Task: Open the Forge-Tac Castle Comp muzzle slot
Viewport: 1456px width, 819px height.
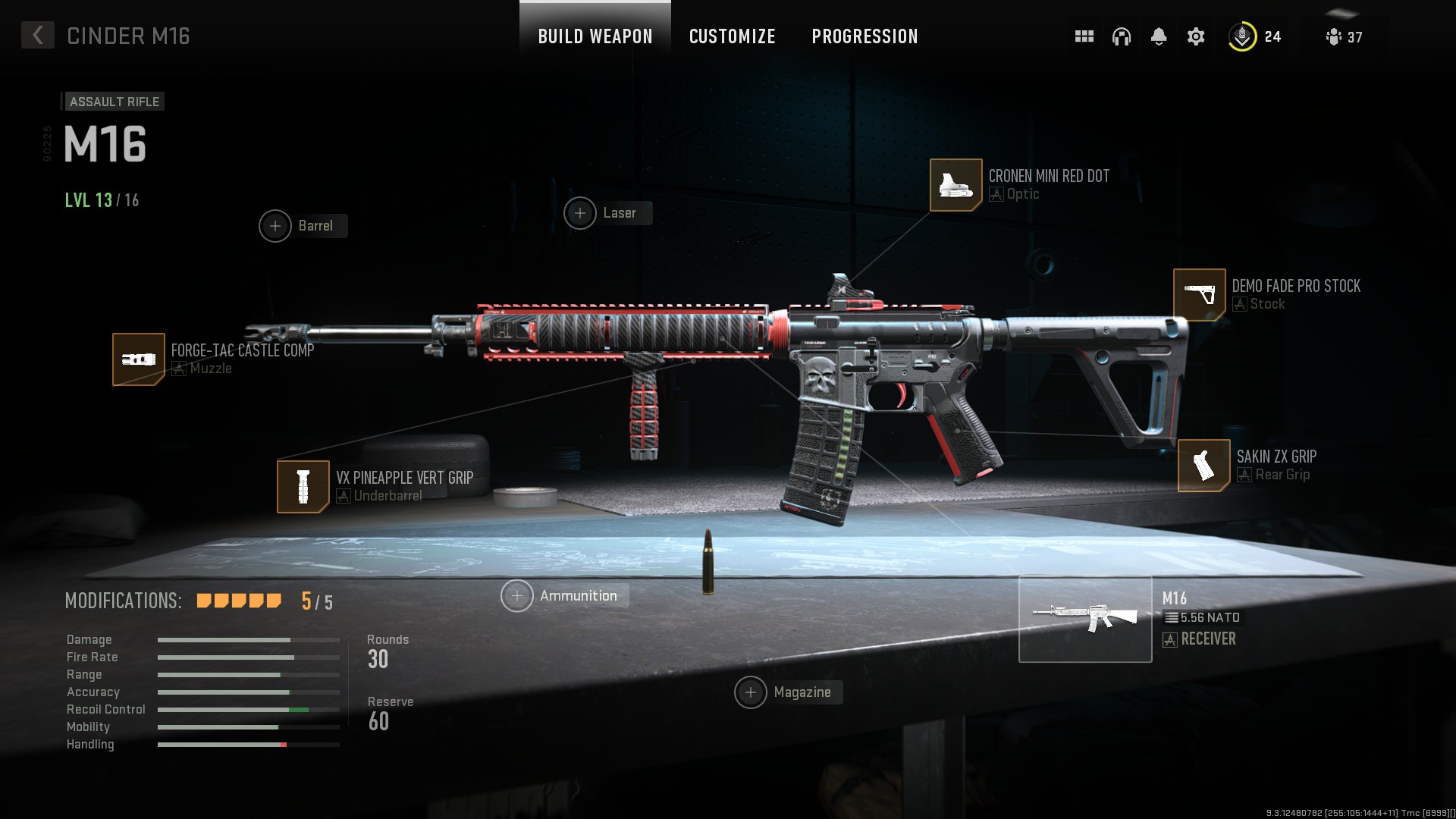Action: pos(139,359)
